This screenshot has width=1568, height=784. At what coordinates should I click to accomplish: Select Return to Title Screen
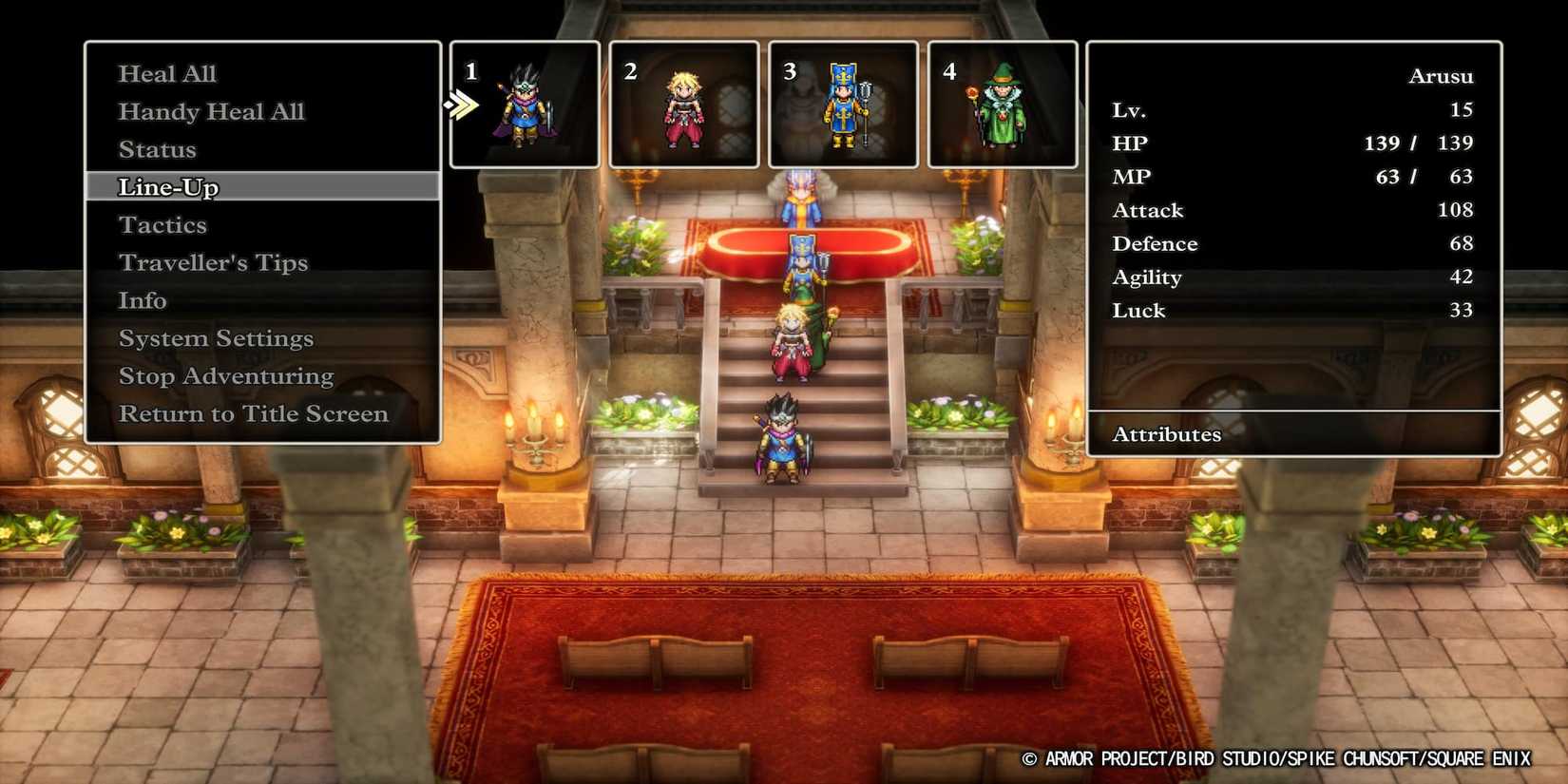click(253, 413)
